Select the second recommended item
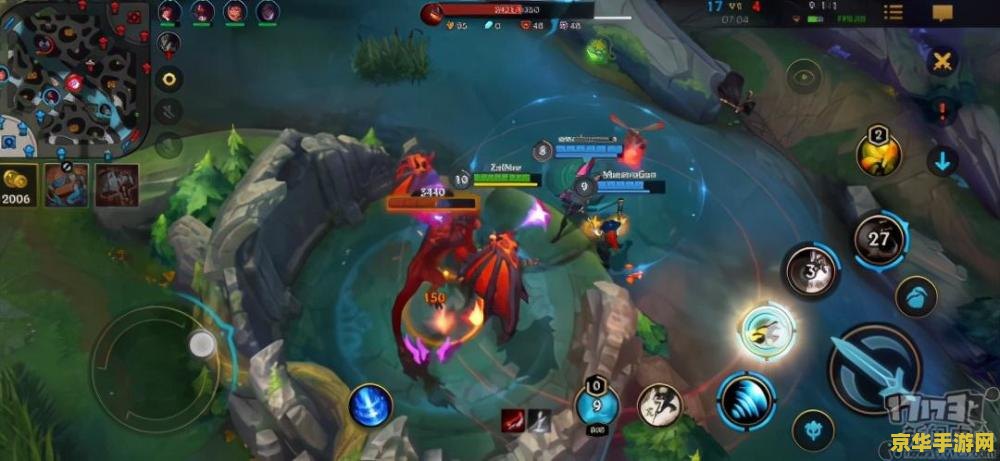The width and height of the screenshot is (1000, 461). 116,185
